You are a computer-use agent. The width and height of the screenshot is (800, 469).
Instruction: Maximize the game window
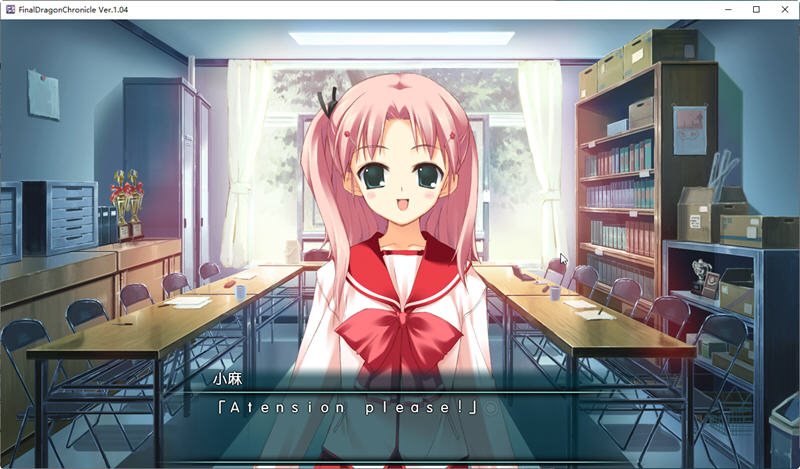click(x=756, y=9)
